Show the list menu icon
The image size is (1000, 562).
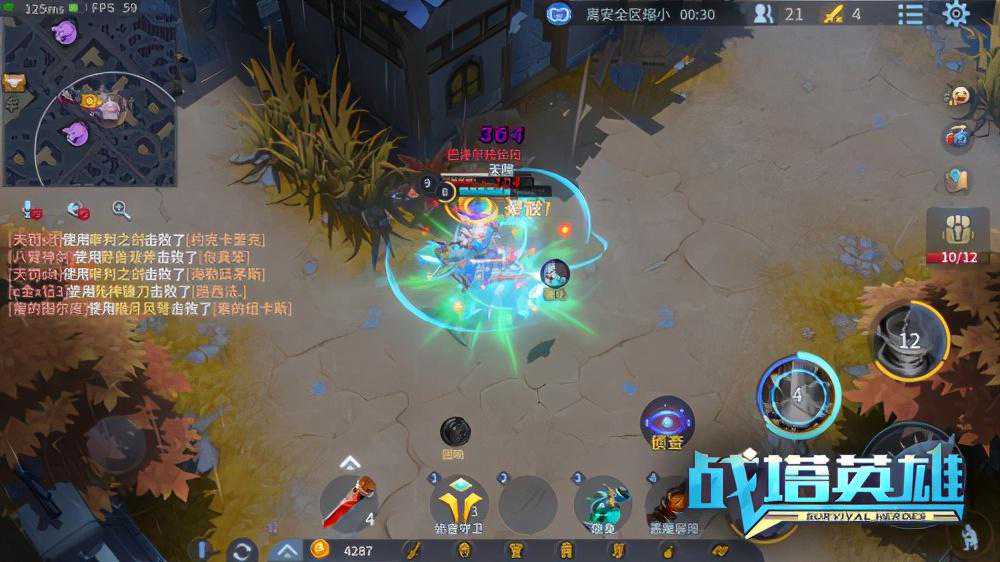(910, 14)
